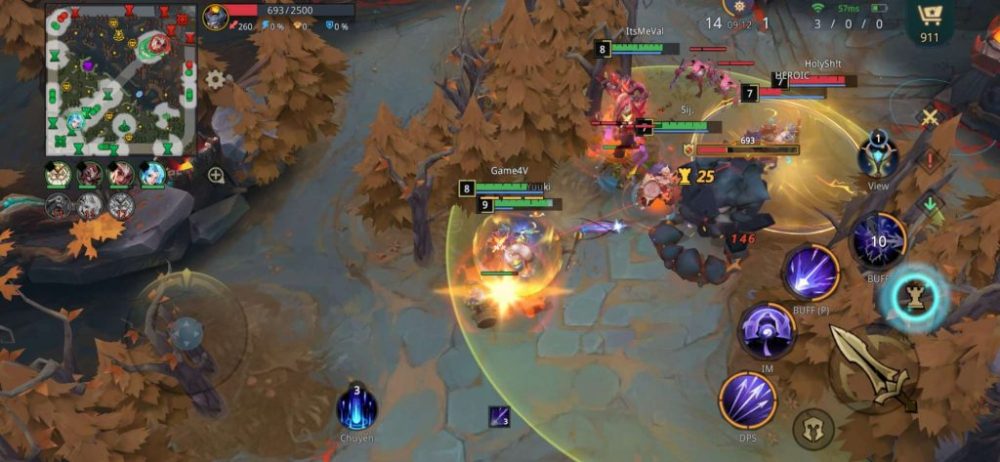Tap the magnifier plus button
Viewport: 1000px width, 462px height.
[x=216, y=175]
